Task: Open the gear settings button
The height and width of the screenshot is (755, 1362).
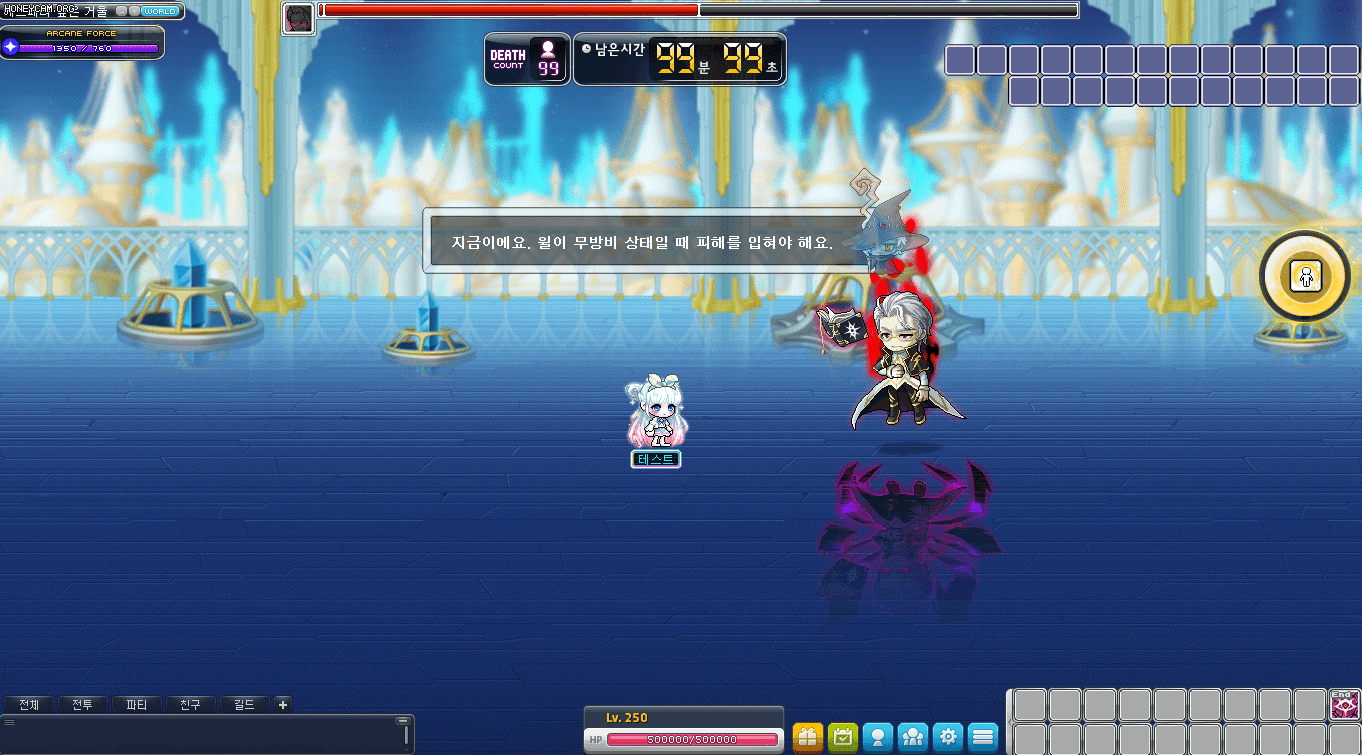Action: pyautogui.click(x=948, y=738)
